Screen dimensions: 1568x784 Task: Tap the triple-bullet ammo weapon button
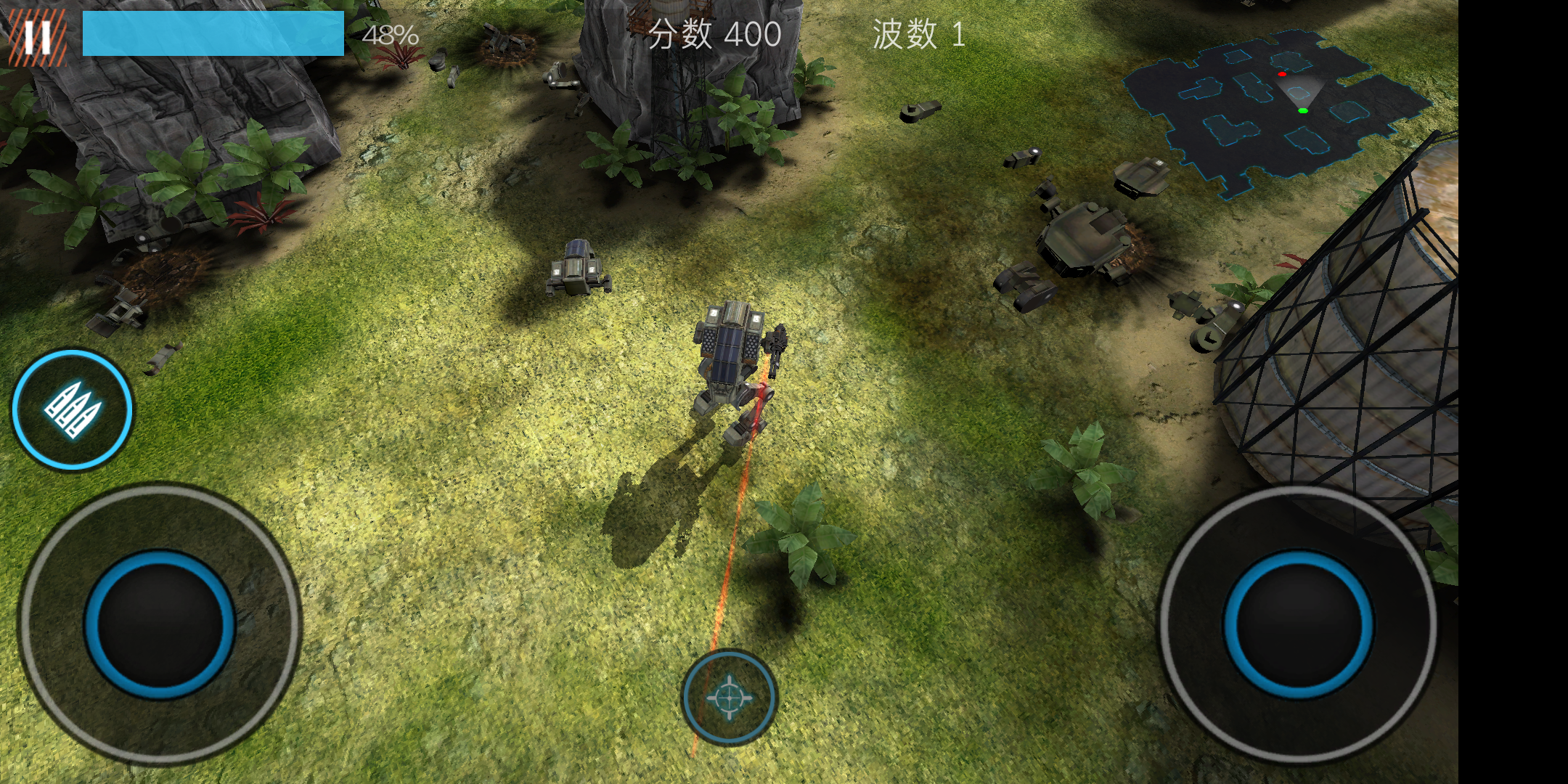[72, 410]
